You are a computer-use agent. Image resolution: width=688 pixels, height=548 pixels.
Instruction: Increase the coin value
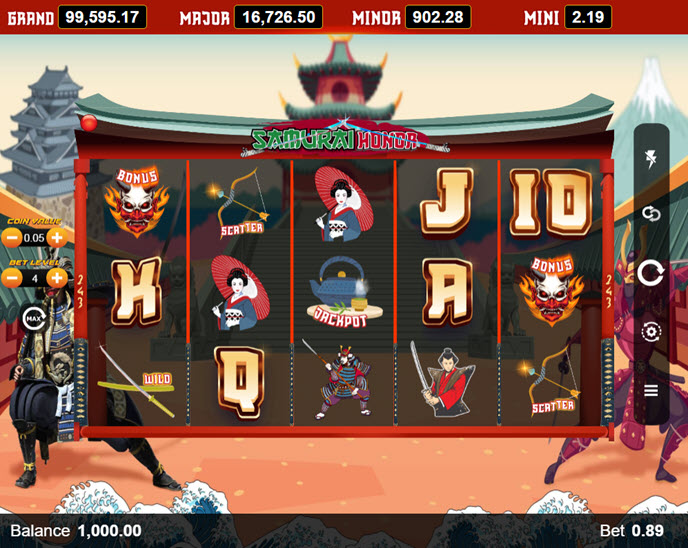coord(57,238)
